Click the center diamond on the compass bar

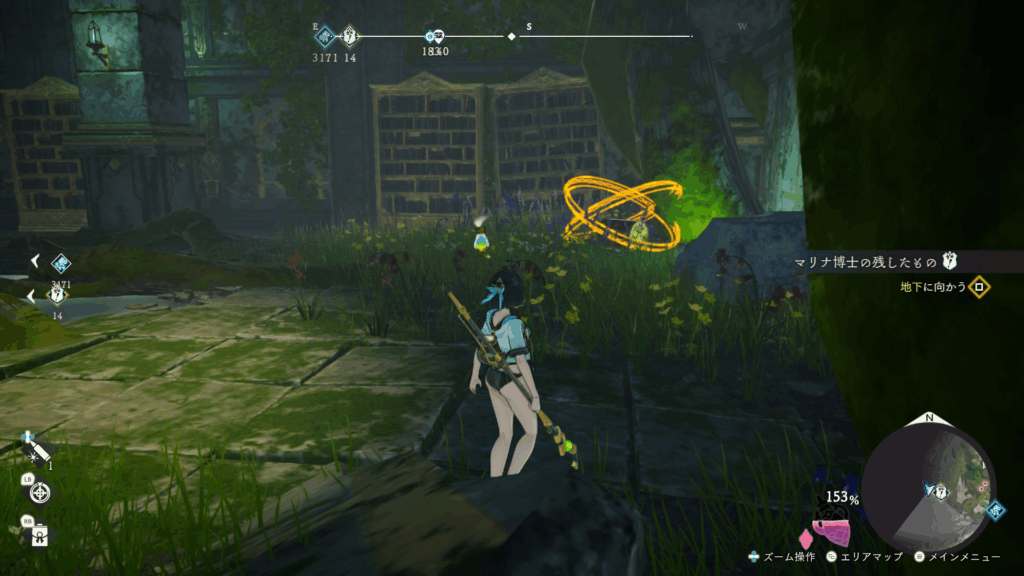[512, 36]
